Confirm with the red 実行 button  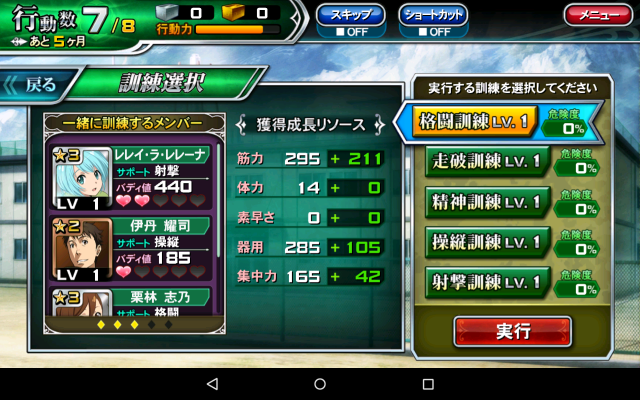pos(512,331)
